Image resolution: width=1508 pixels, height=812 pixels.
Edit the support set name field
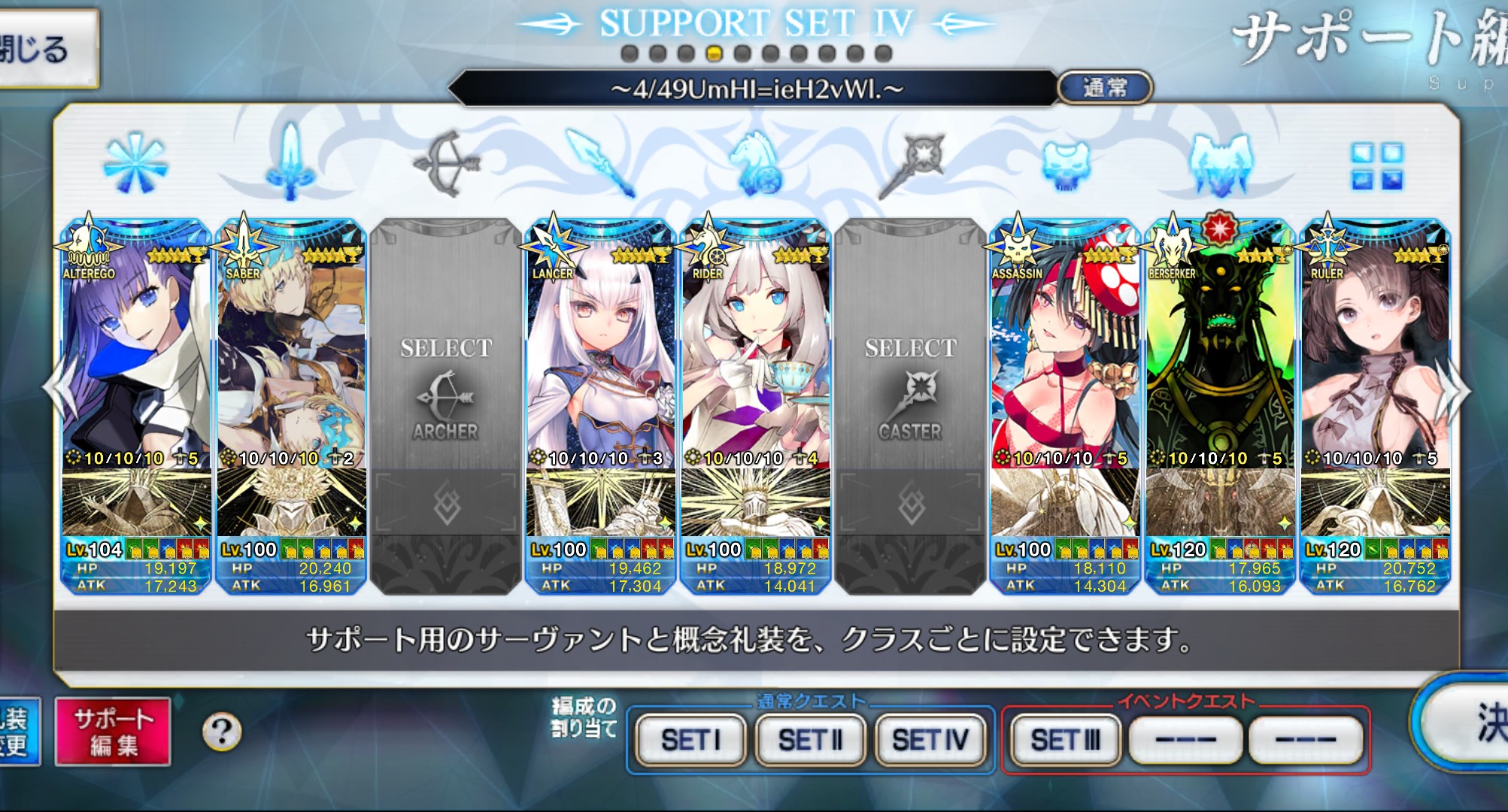(x=756, y=89)
